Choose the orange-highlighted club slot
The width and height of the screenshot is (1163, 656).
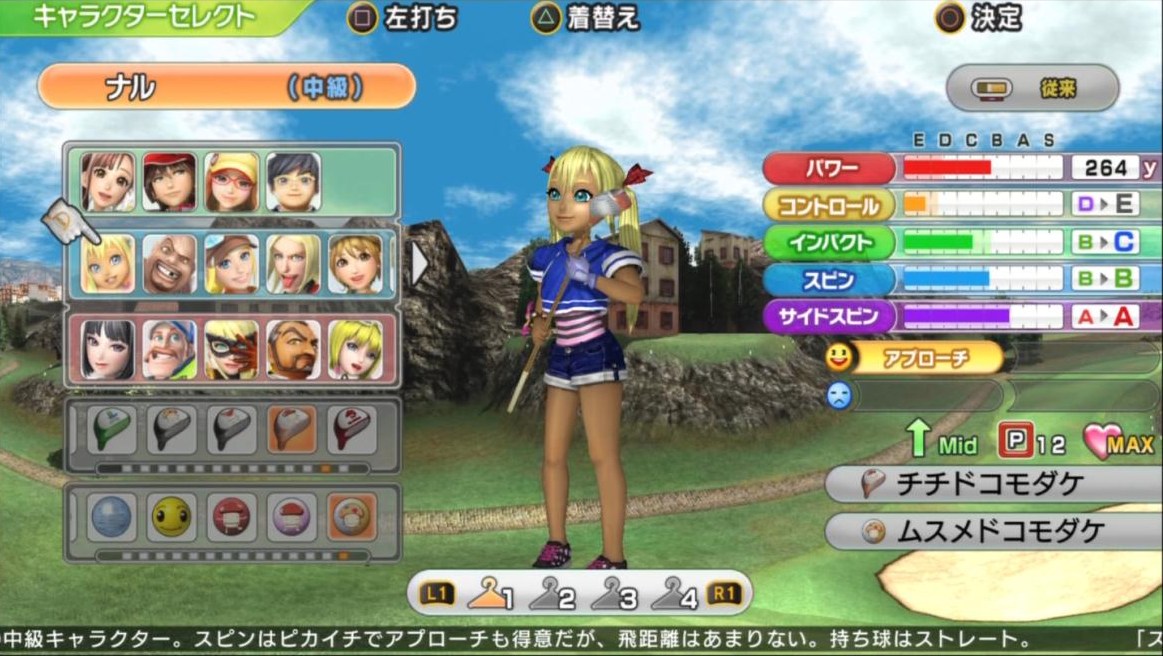[x=293, y=430]
